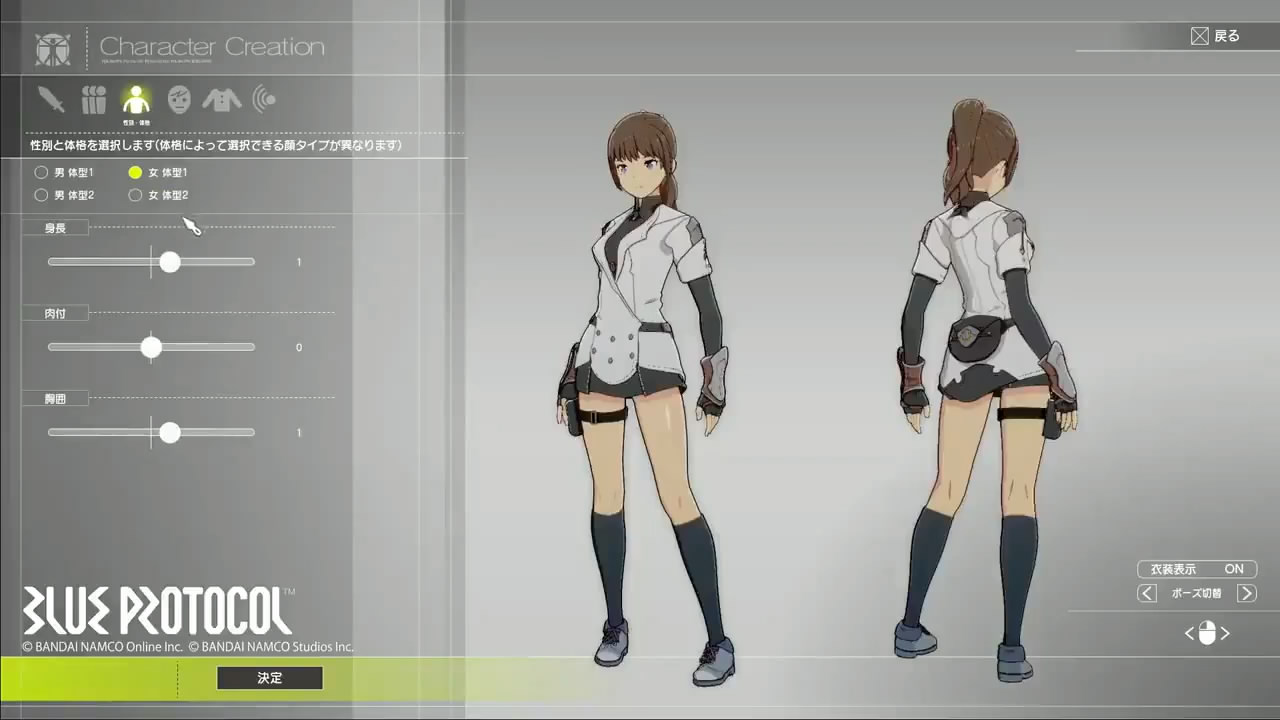Select the weapon (sword) customization icon
Screen dimensions: 1280x720
[51, 98]
